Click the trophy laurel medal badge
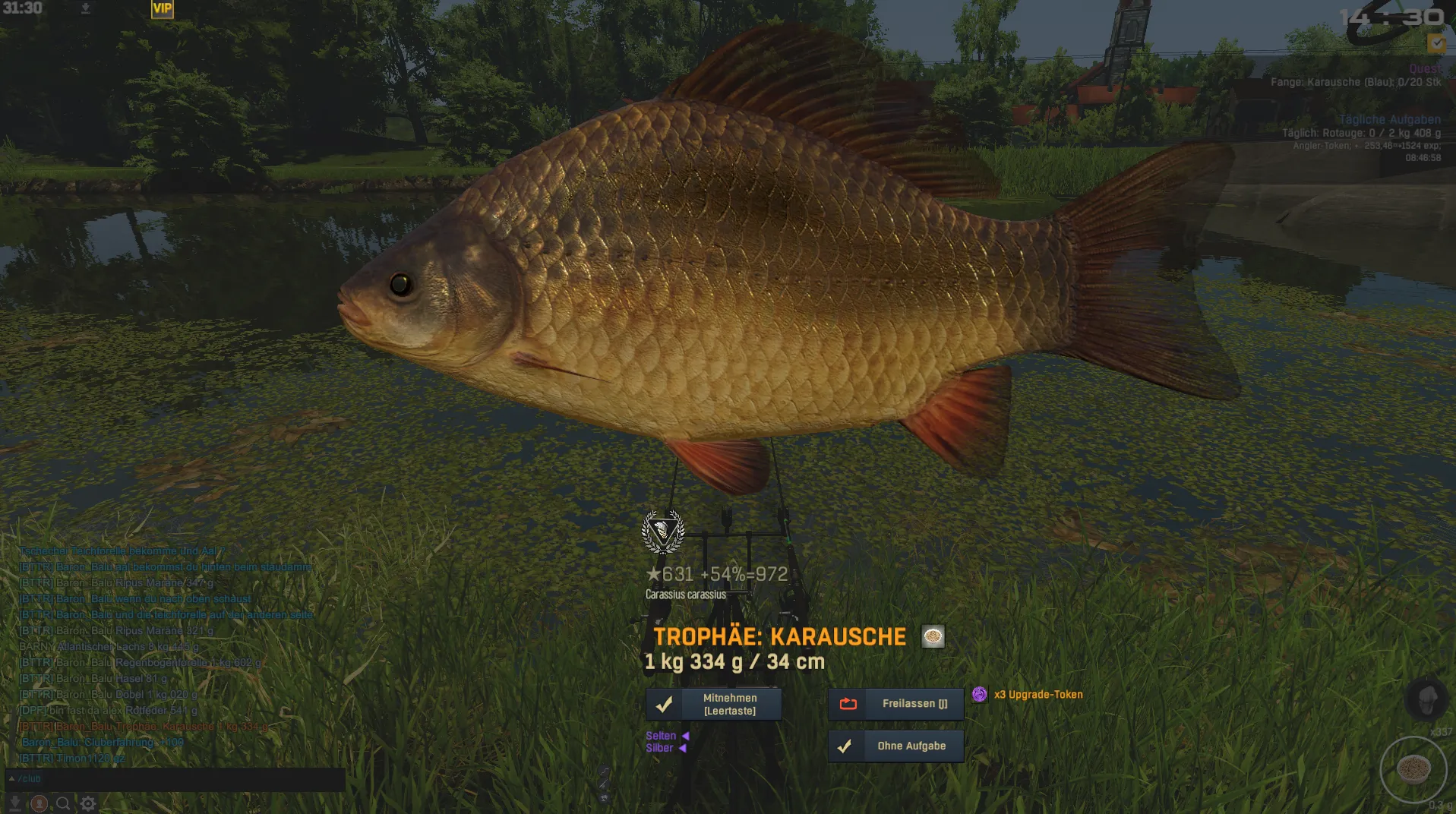Viewport: 1456px width, 814px height. tap(663, 532)
